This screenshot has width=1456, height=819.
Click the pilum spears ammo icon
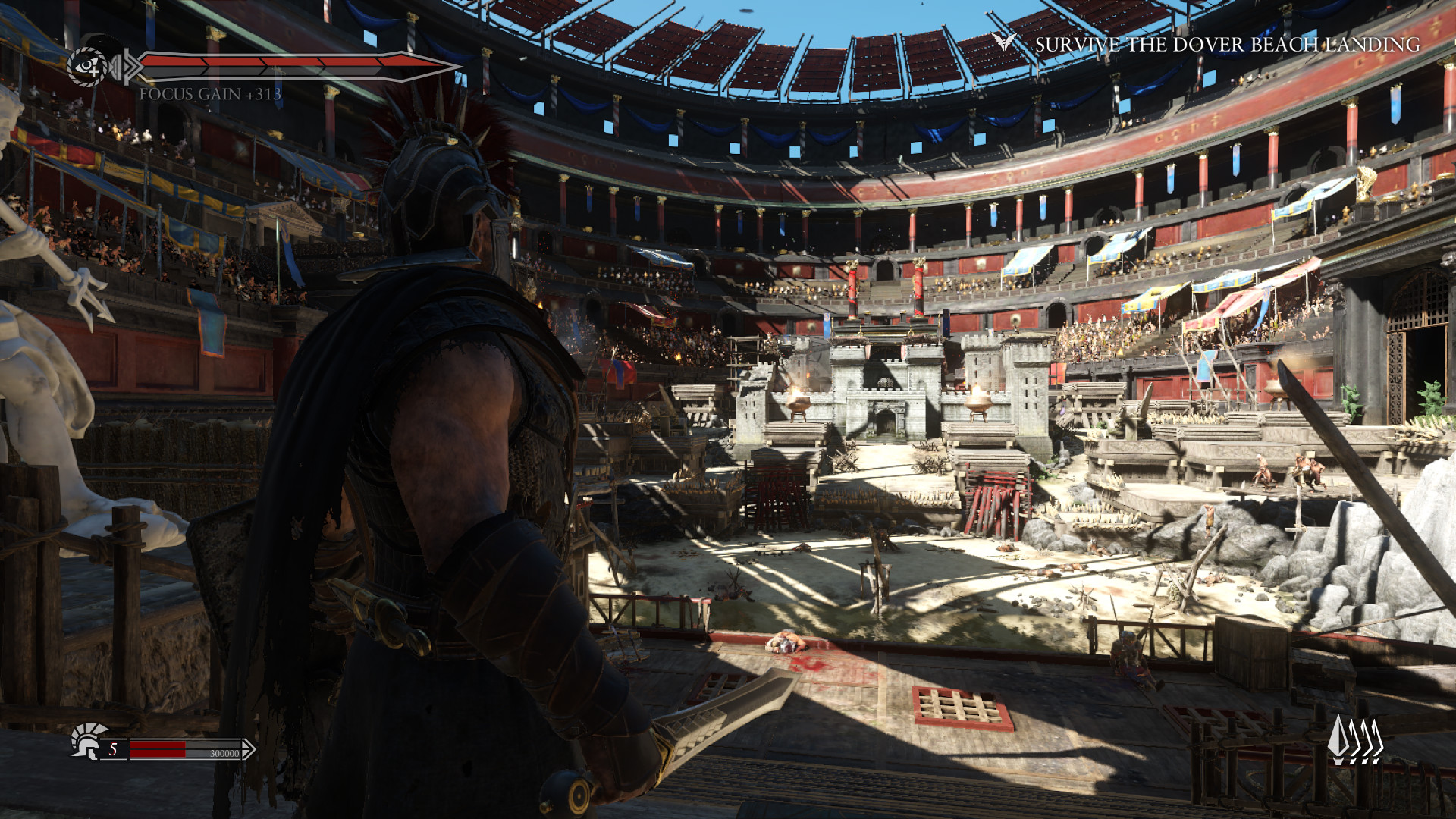(x=1355, y=739)
